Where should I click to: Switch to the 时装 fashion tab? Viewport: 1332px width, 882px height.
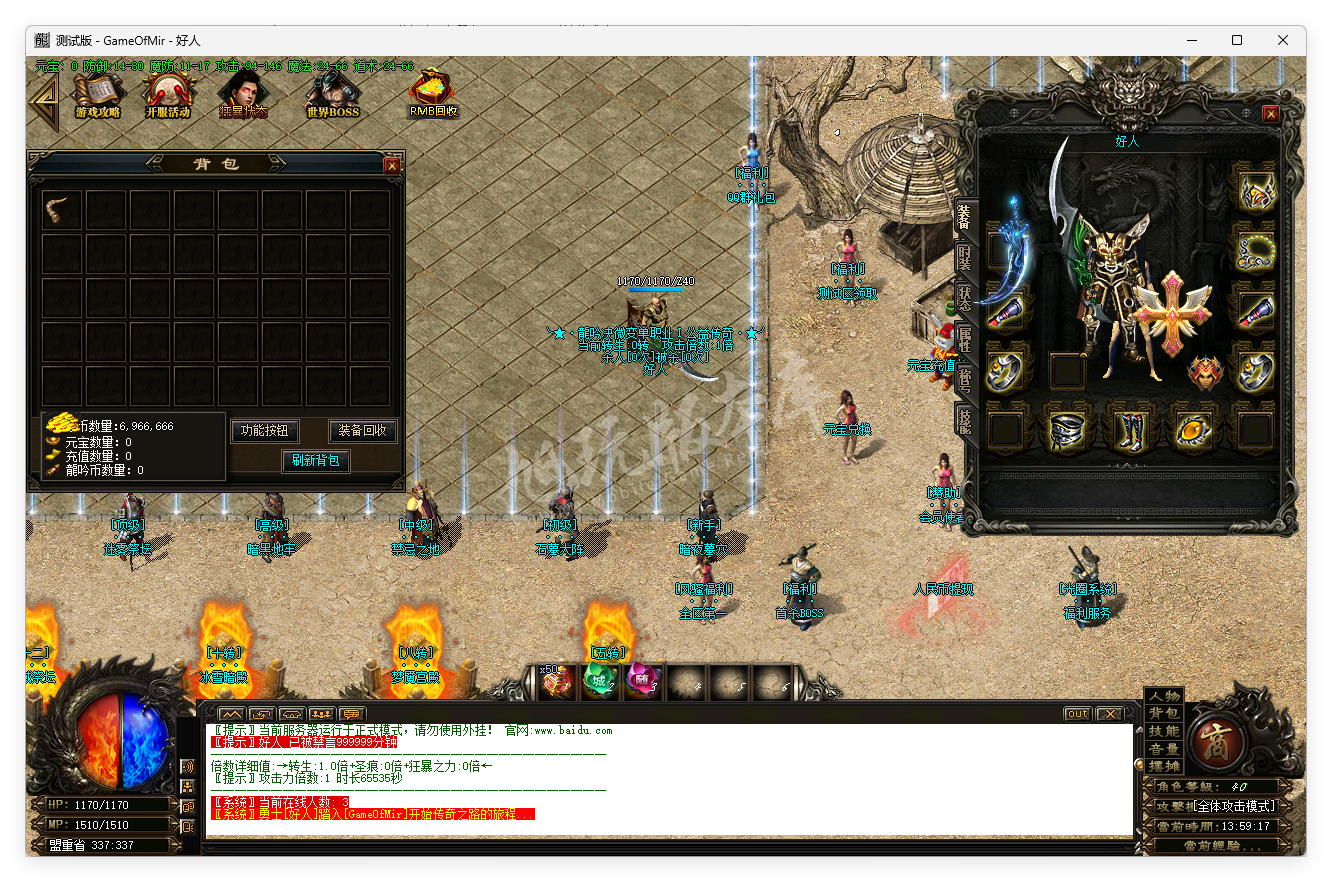tap(967, 258)
